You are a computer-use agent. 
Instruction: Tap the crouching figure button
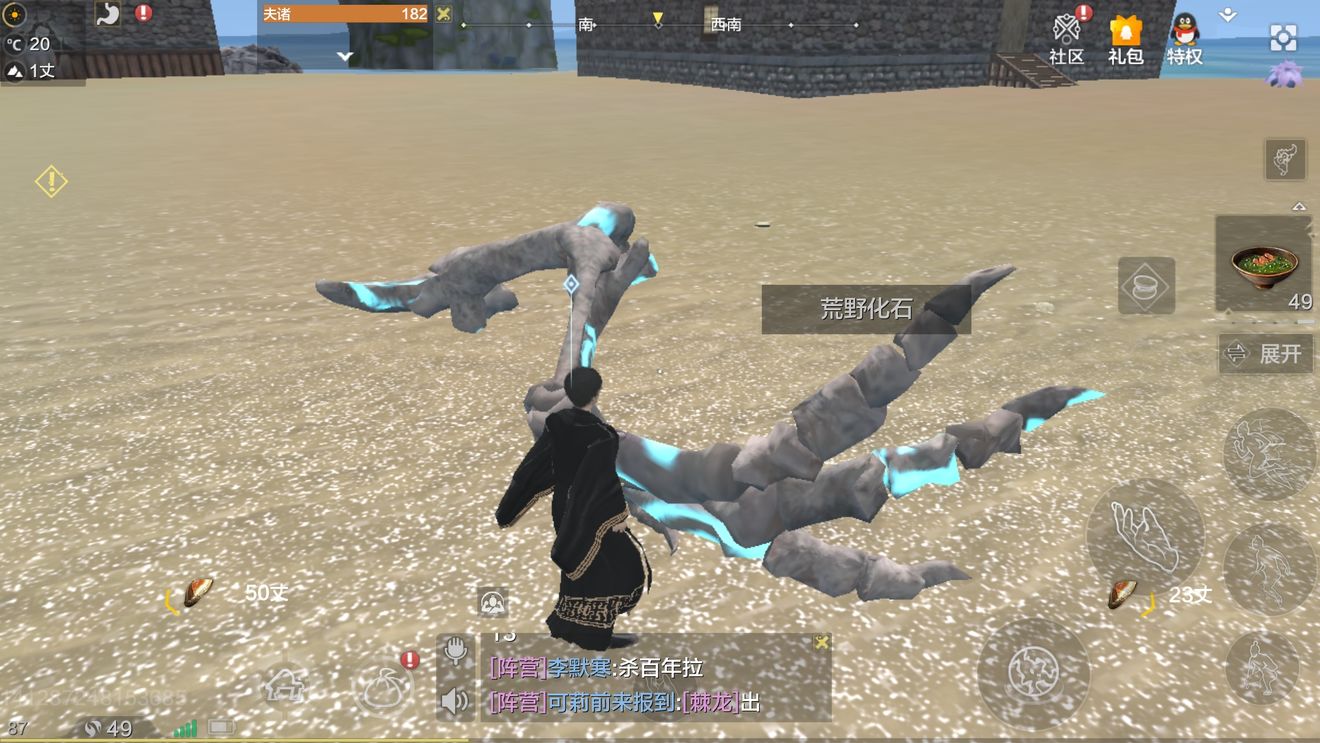pos(1262,667)
